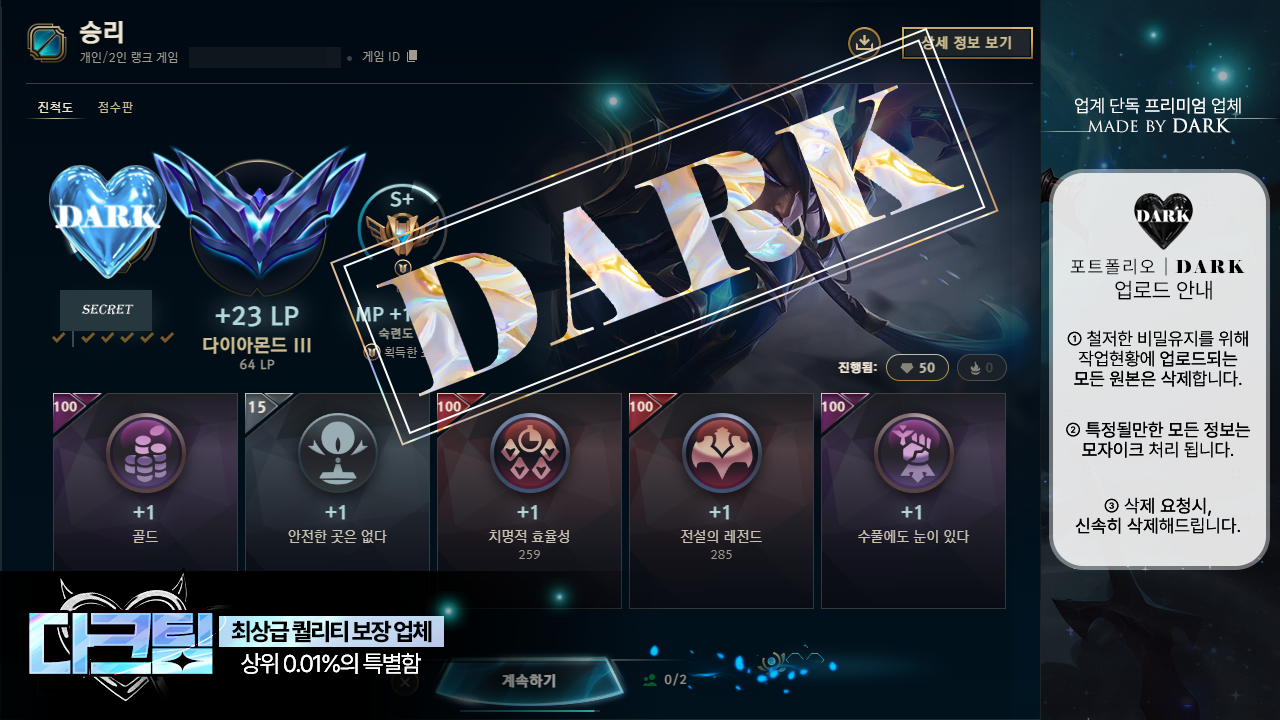The height and width of the screenshot is (720, 1280).
Task: Toggle the flame badge showing 0
Action: click(981, 367)
